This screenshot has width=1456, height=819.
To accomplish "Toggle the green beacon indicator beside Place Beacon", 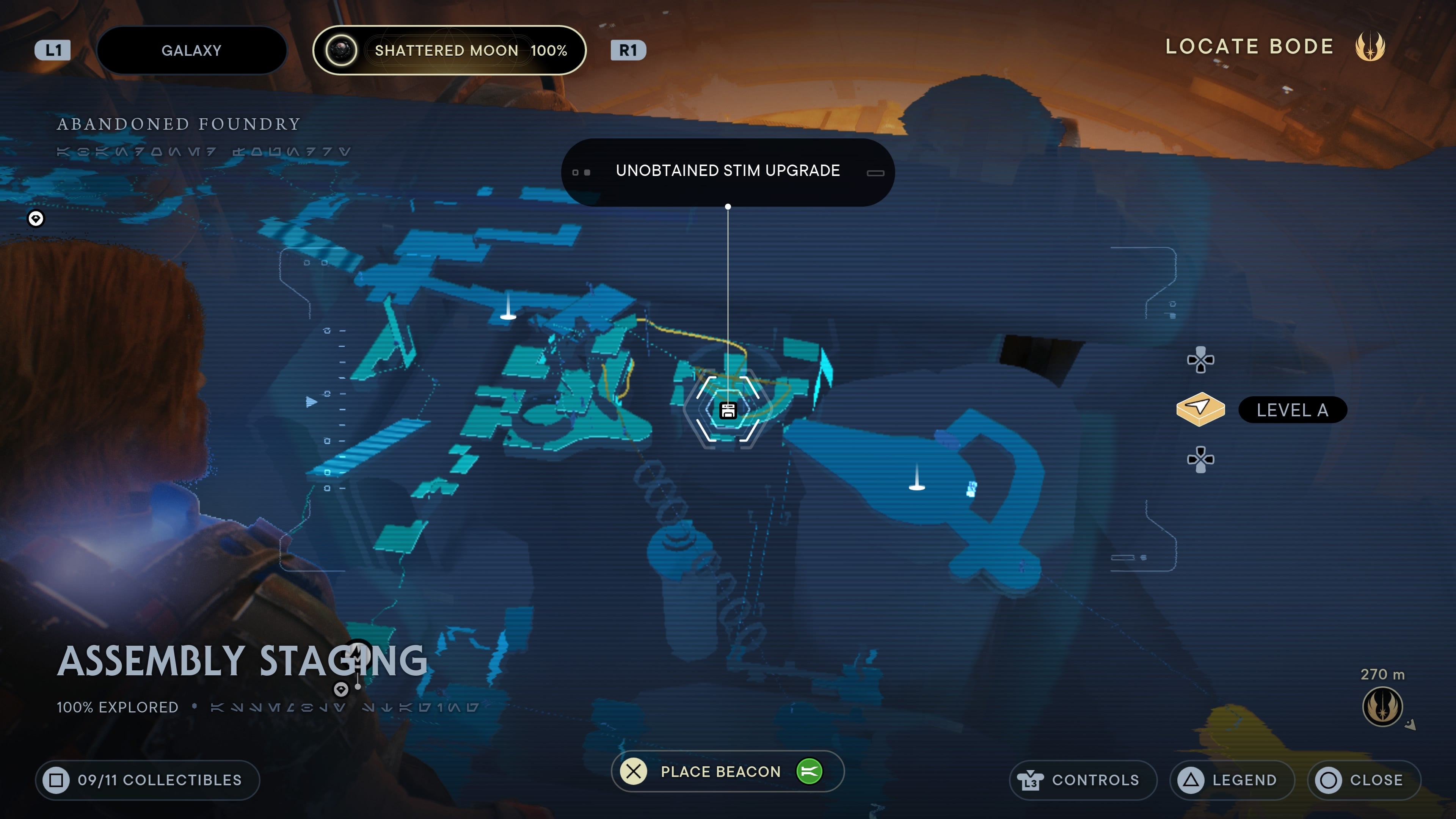I will [x=811, y=772].
